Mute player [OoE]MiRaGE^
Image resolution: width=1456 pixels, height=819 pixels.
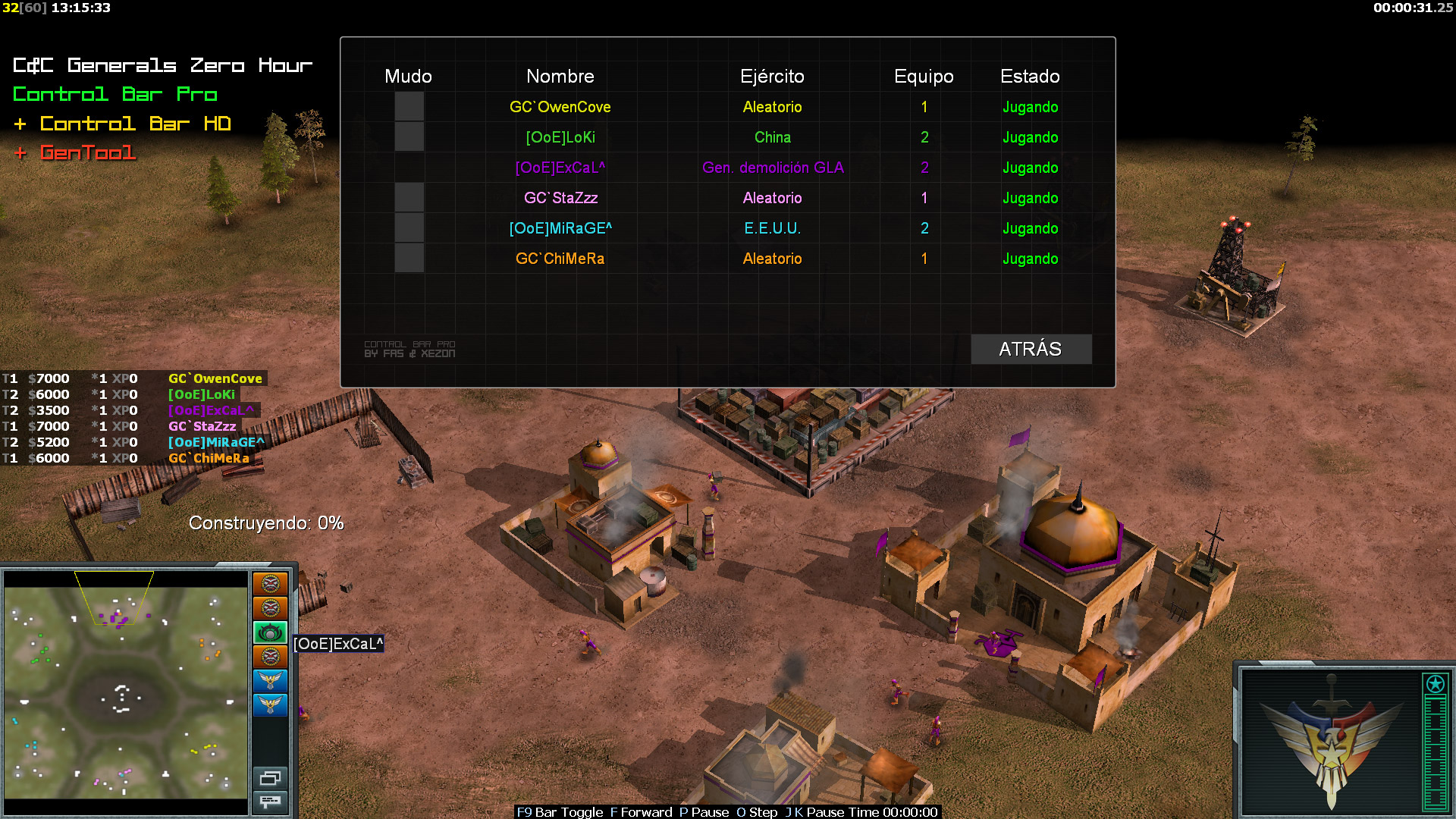coord(409,228)
